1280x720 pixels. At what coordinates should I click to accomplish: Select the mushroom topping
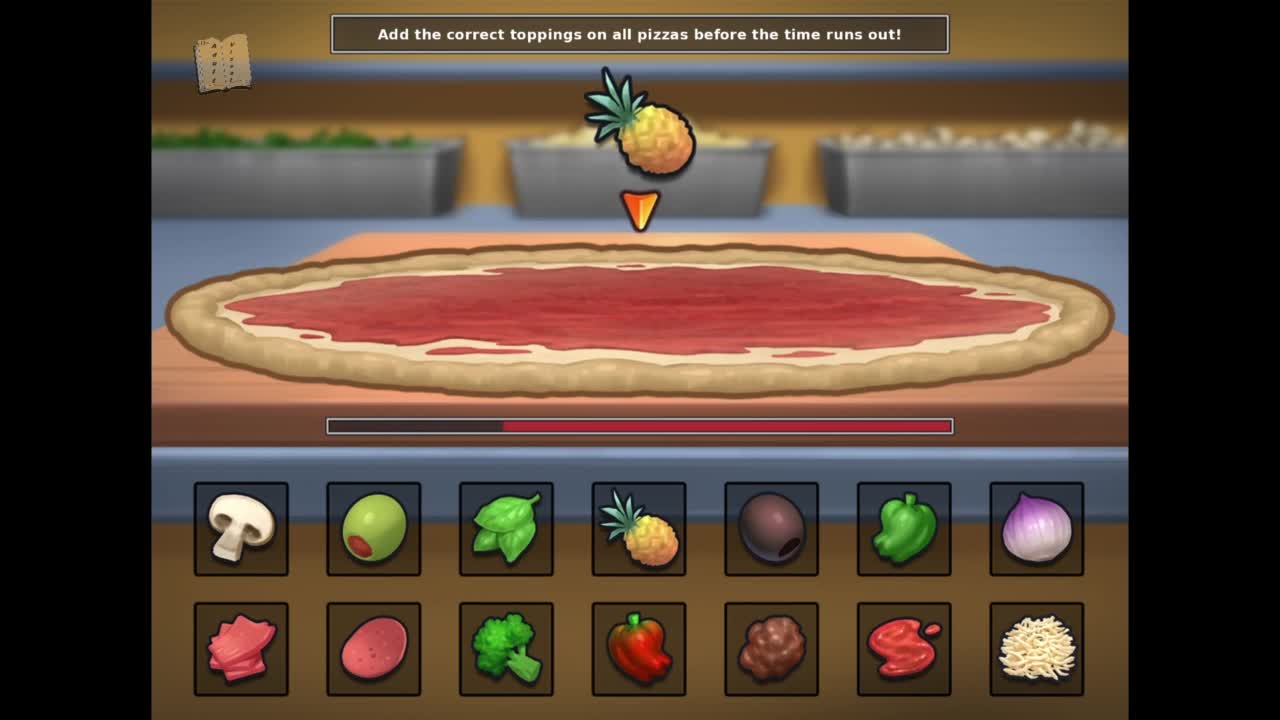click(x=241, y=529)
